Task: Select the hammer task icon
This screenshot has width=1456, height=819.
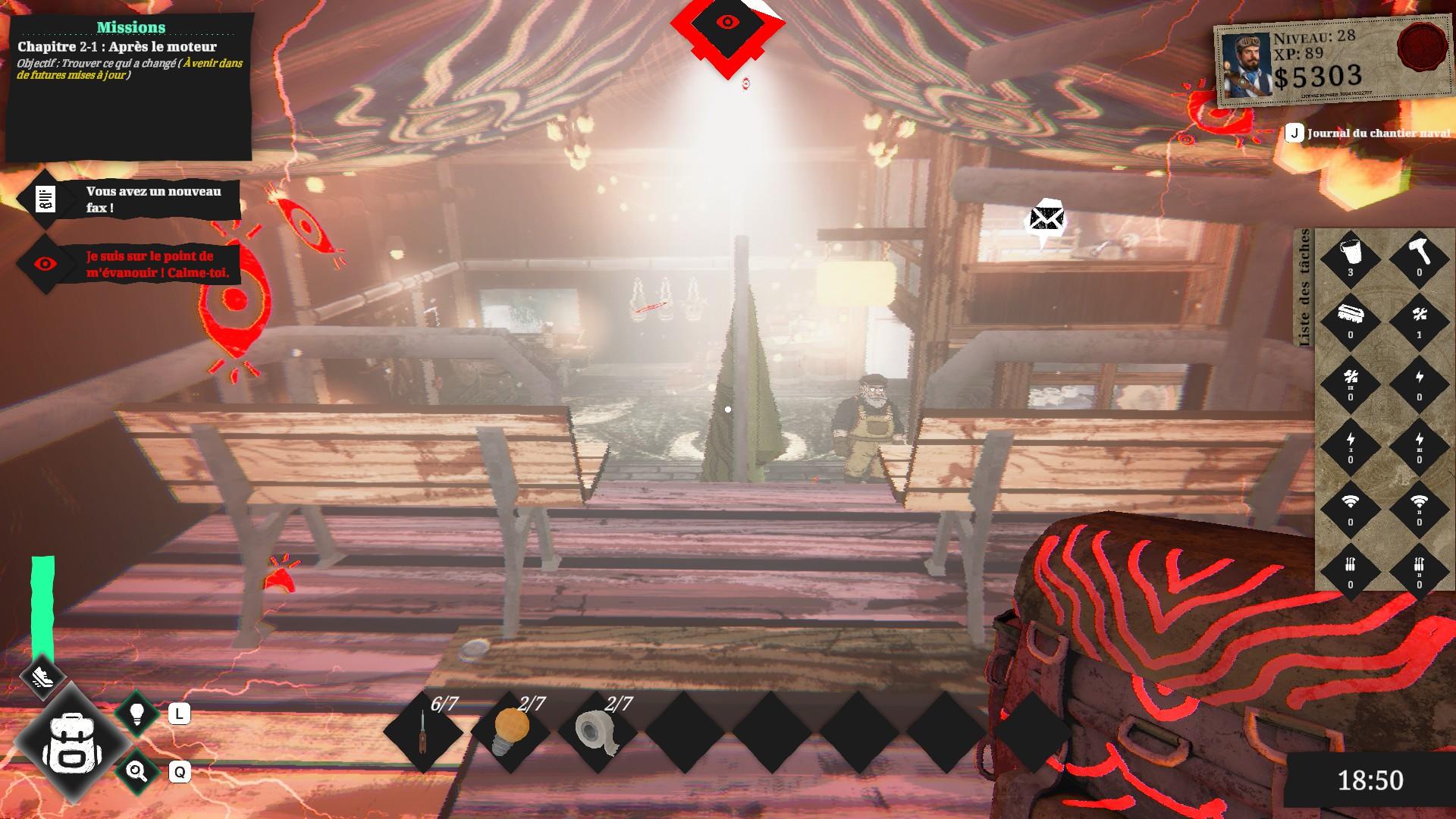Action: pyautogui.click(x=1419, y=255)
